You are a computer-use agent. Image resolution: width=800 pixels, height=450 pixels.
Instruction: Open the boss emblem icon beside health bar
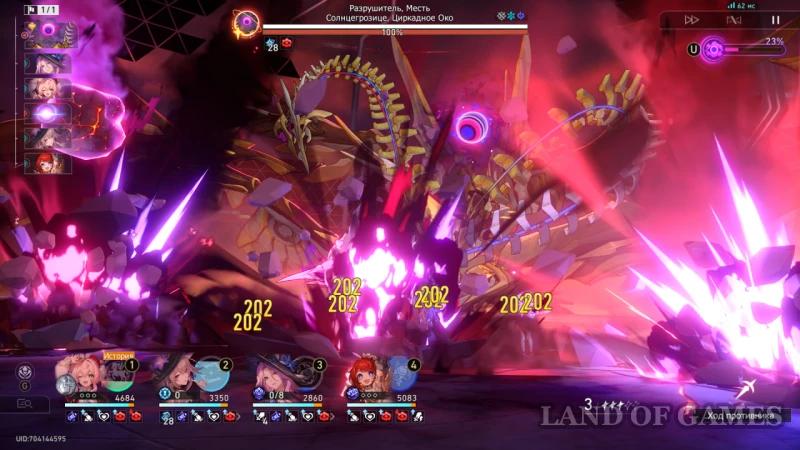click(x=246, y=22)
